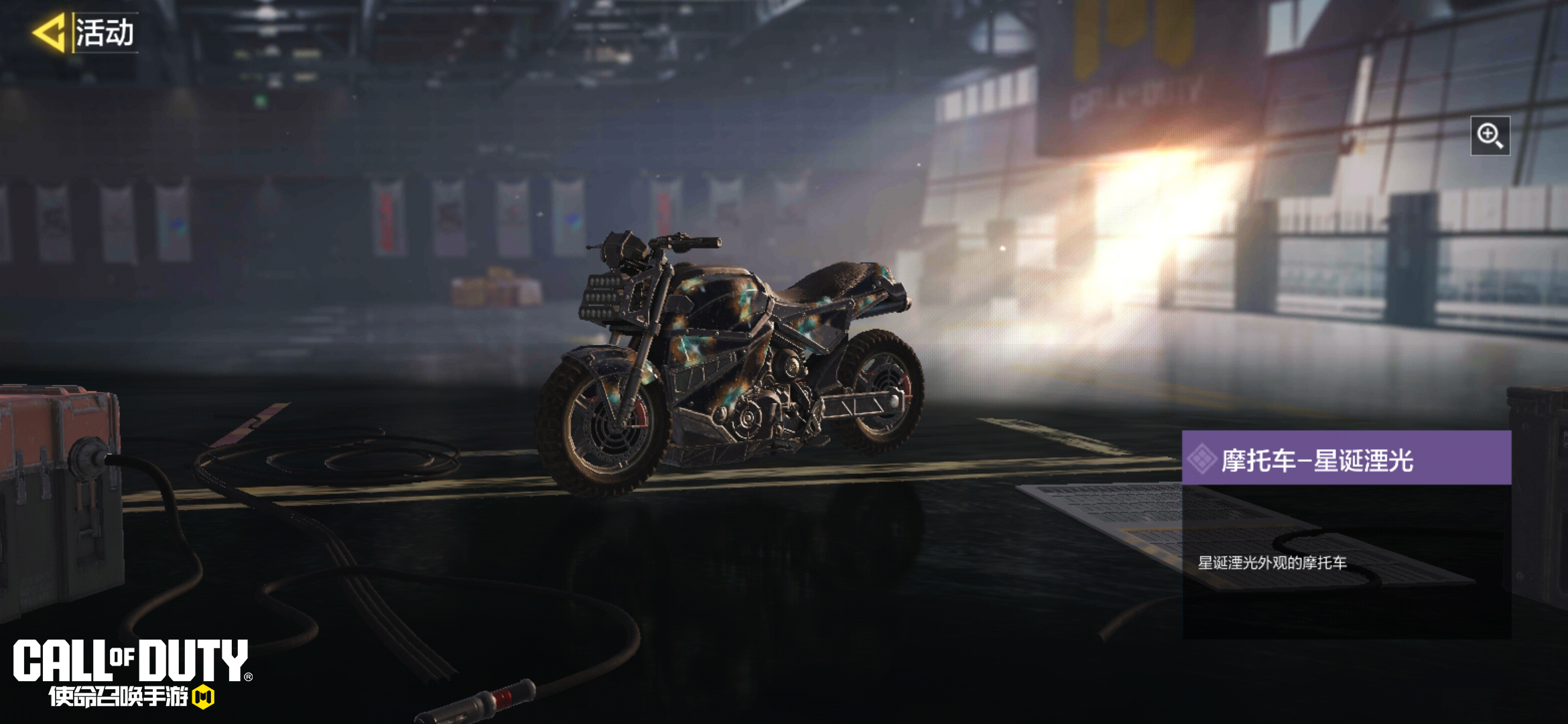This screenshot has width=1568, height=724.
Task: Open the magnifying glass zoom view
Action: tap(1490, 135)
